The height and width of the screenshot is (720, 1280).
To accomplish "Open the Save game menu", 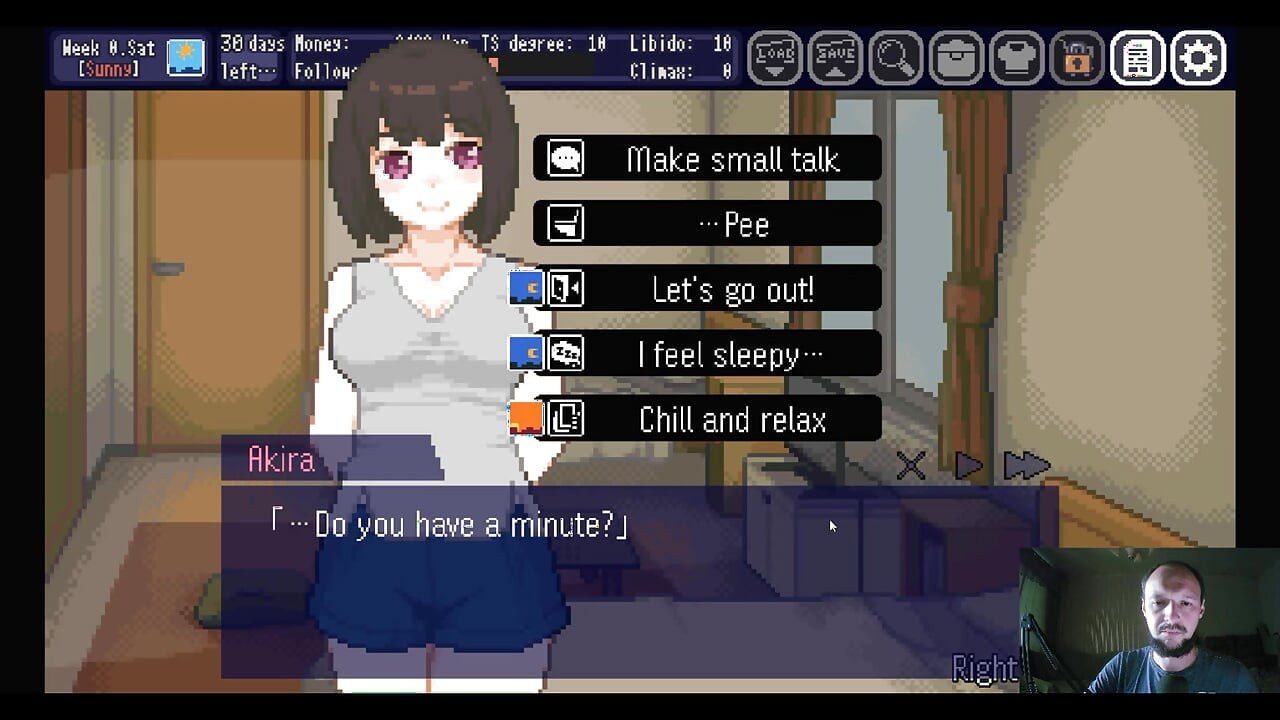I will 835,58.
